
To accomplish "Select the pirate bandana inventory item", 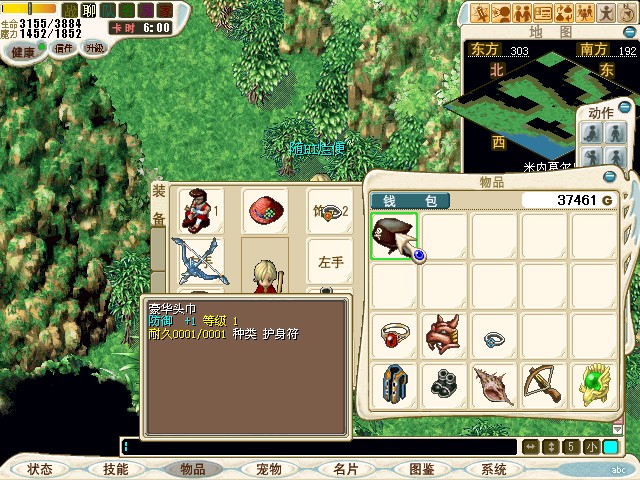I will 394,236.
